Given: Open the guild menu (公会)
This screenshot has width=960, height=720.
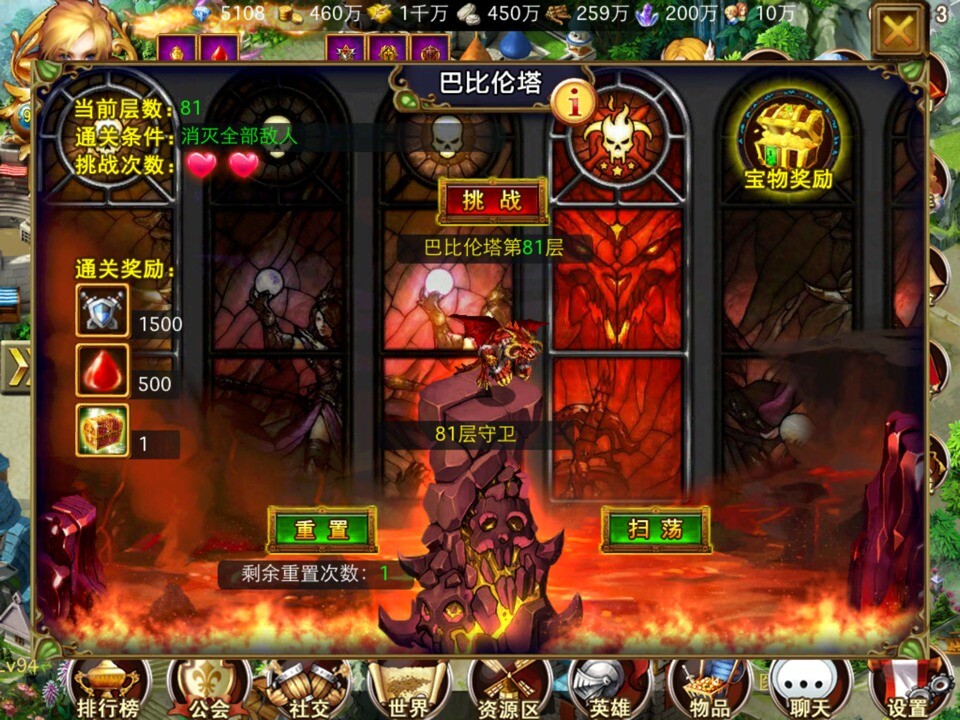Looking at the screenshot, I should tap(208, 690).
